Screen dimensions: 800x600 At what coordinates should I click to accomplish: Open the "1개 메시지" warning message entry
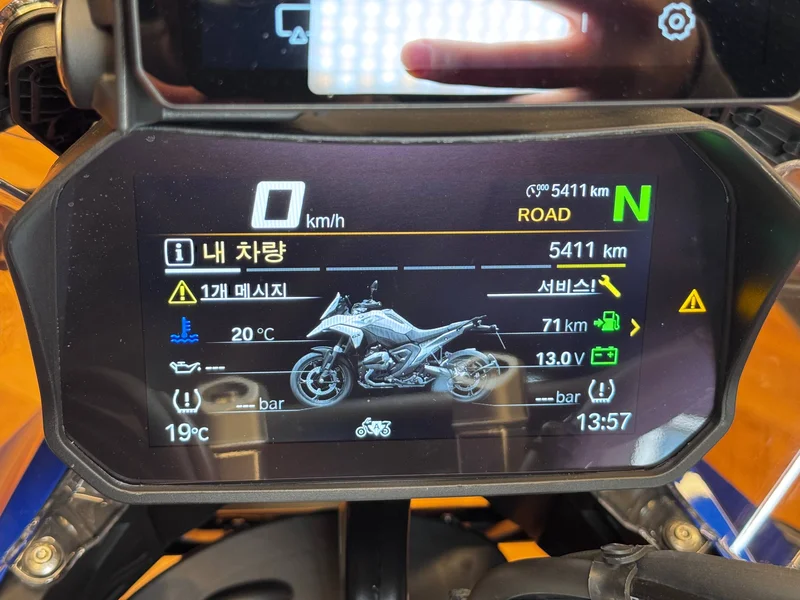point(243,291)
